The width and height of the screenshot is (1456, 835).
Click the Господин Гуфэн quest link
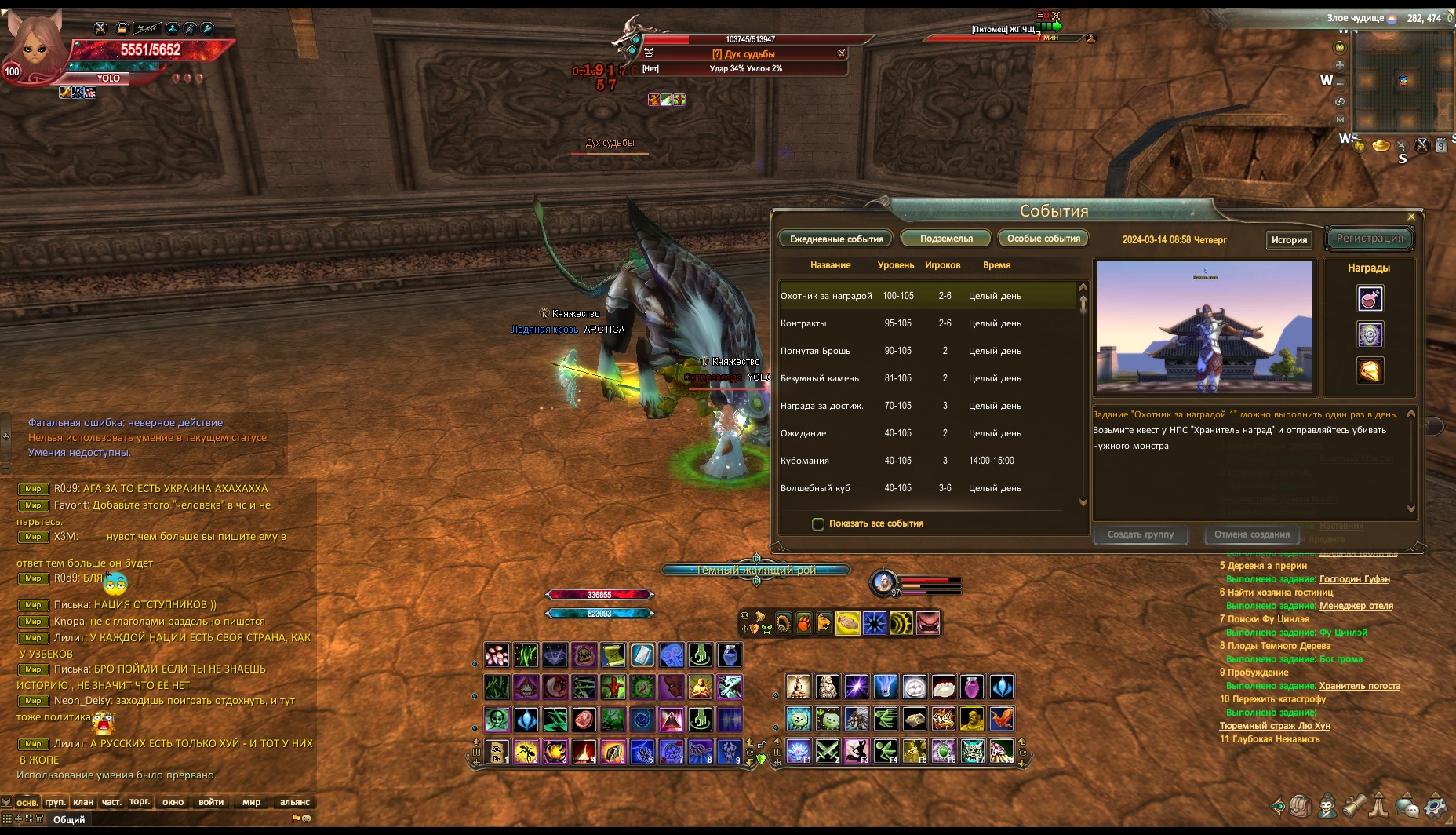(x=1354, y=579)
